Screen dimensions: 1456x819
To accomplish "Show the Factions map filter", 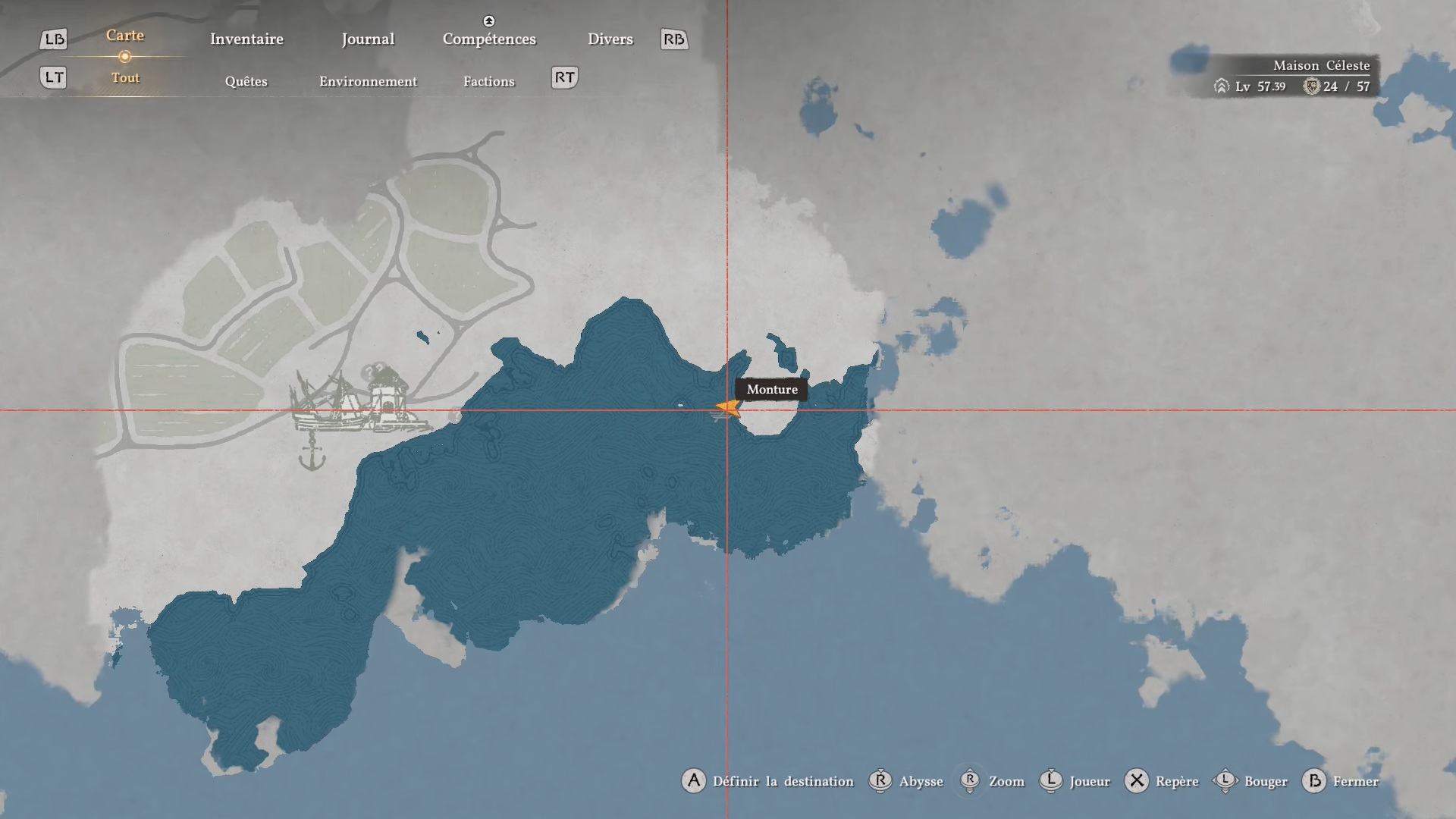I will (x=488, y=82).
